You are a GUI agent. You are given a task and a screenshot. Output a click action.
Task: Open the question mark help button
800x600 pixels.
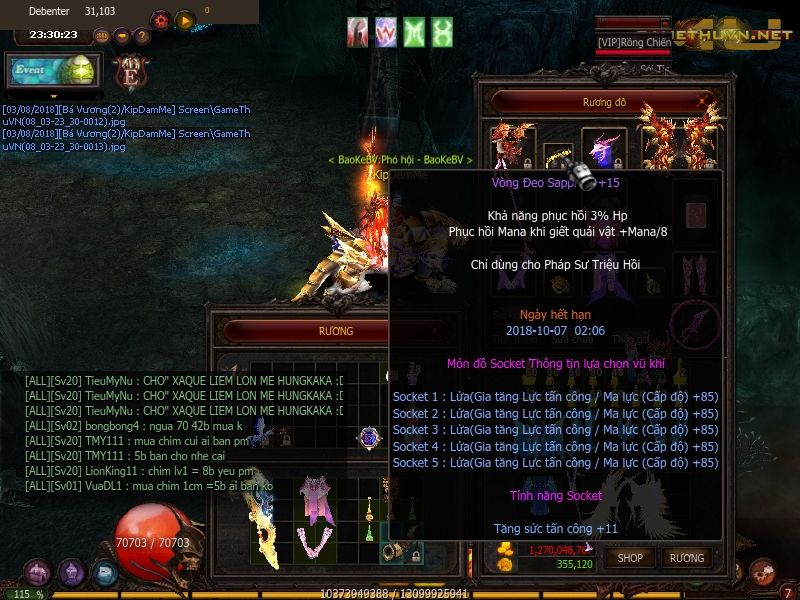142,36
